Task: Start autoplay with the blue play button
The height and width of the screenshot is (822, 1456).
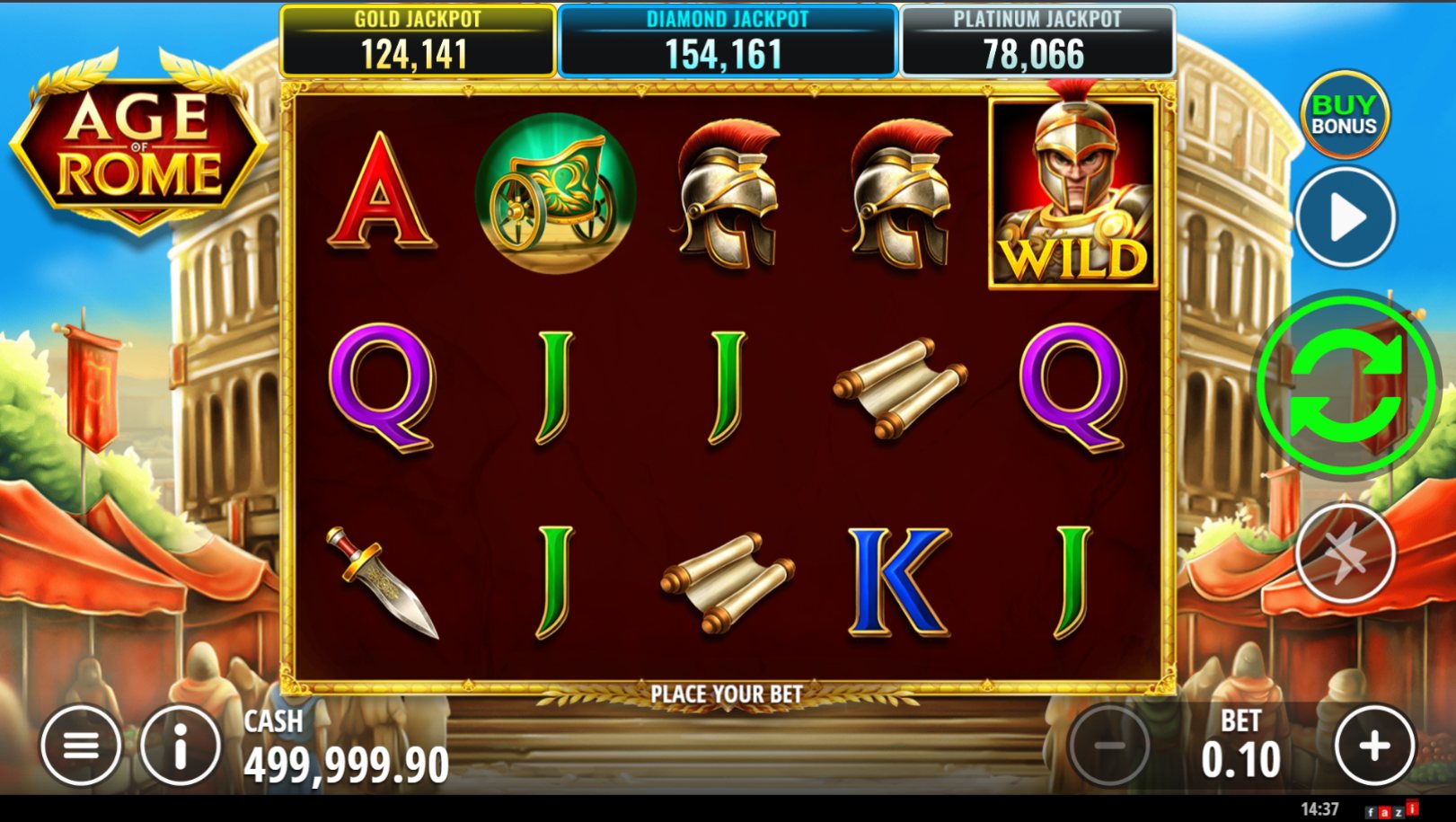Action: 1345,217
